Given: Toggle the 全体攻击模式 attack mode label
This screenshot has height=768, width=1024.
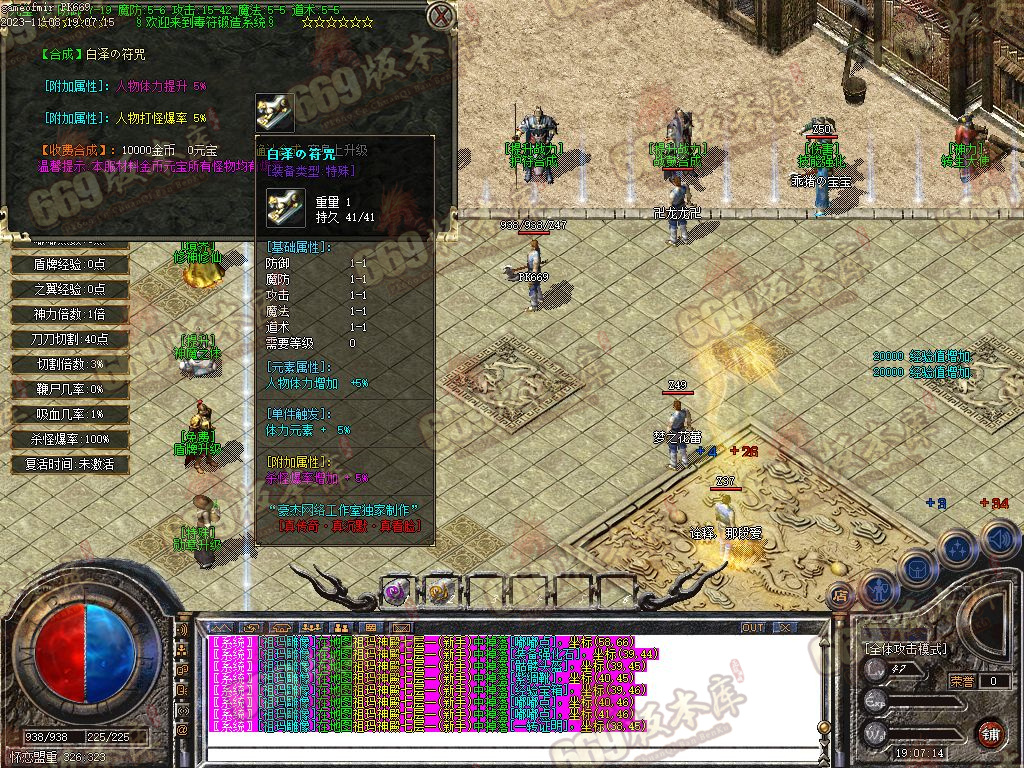Looking at the screenshot, I should (x=906, y=649).
